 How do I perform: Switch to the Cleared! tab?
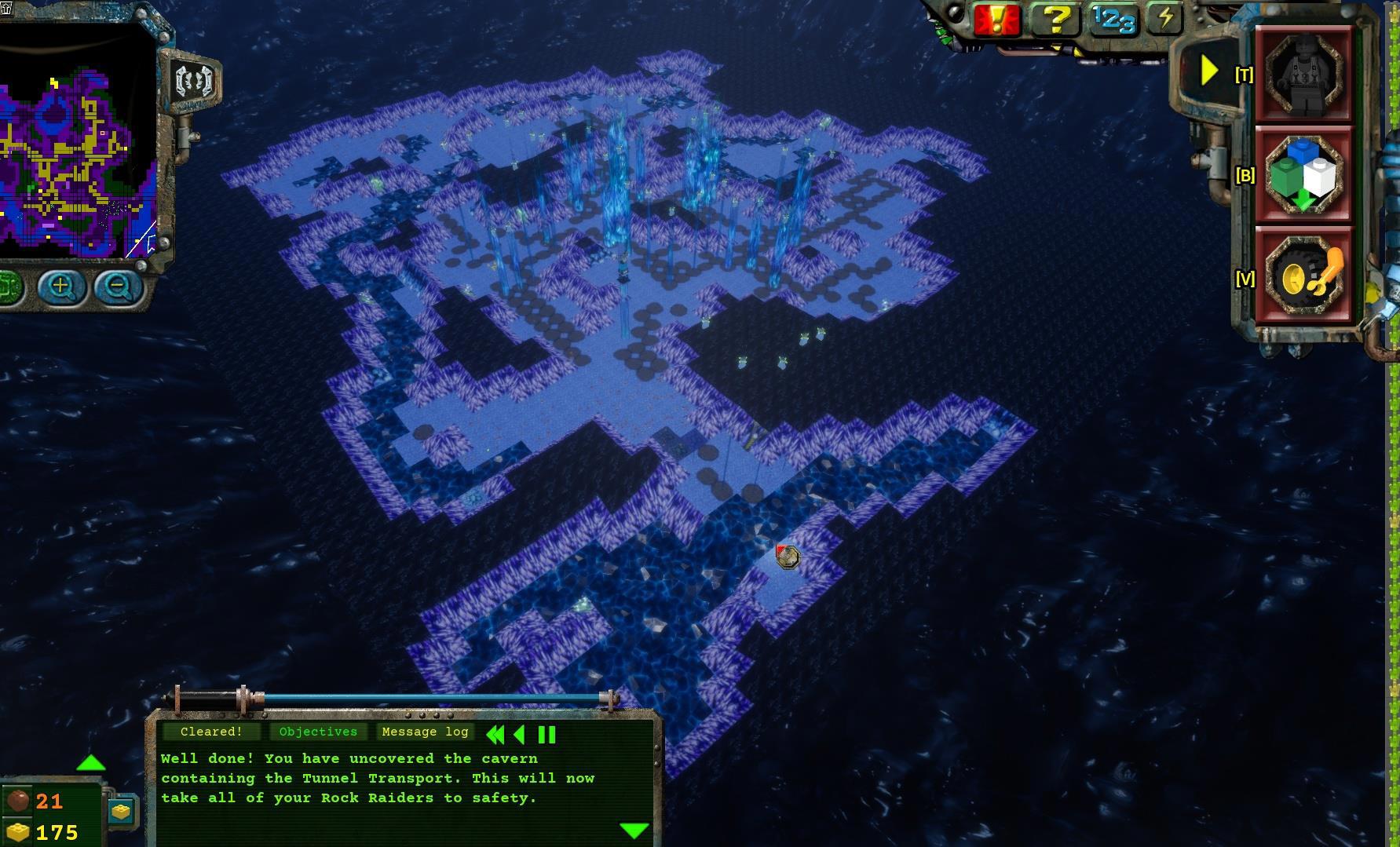[x=211, y=732]
